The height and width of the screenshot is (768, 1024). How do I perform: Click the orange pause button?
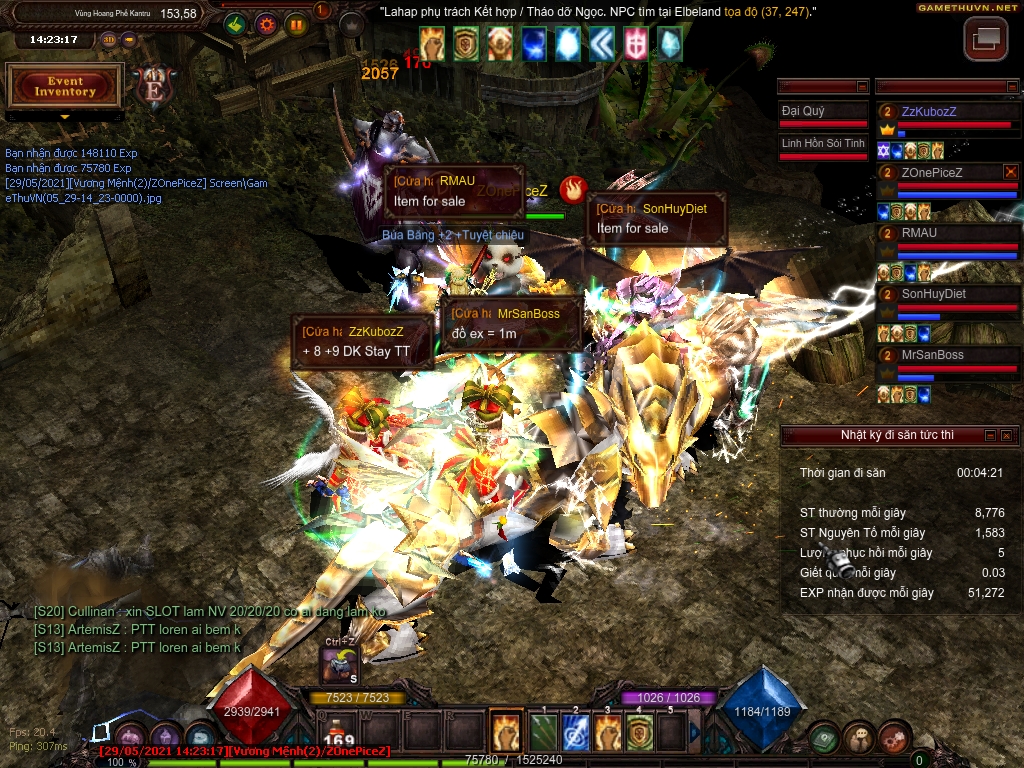[x=297, y=24]
